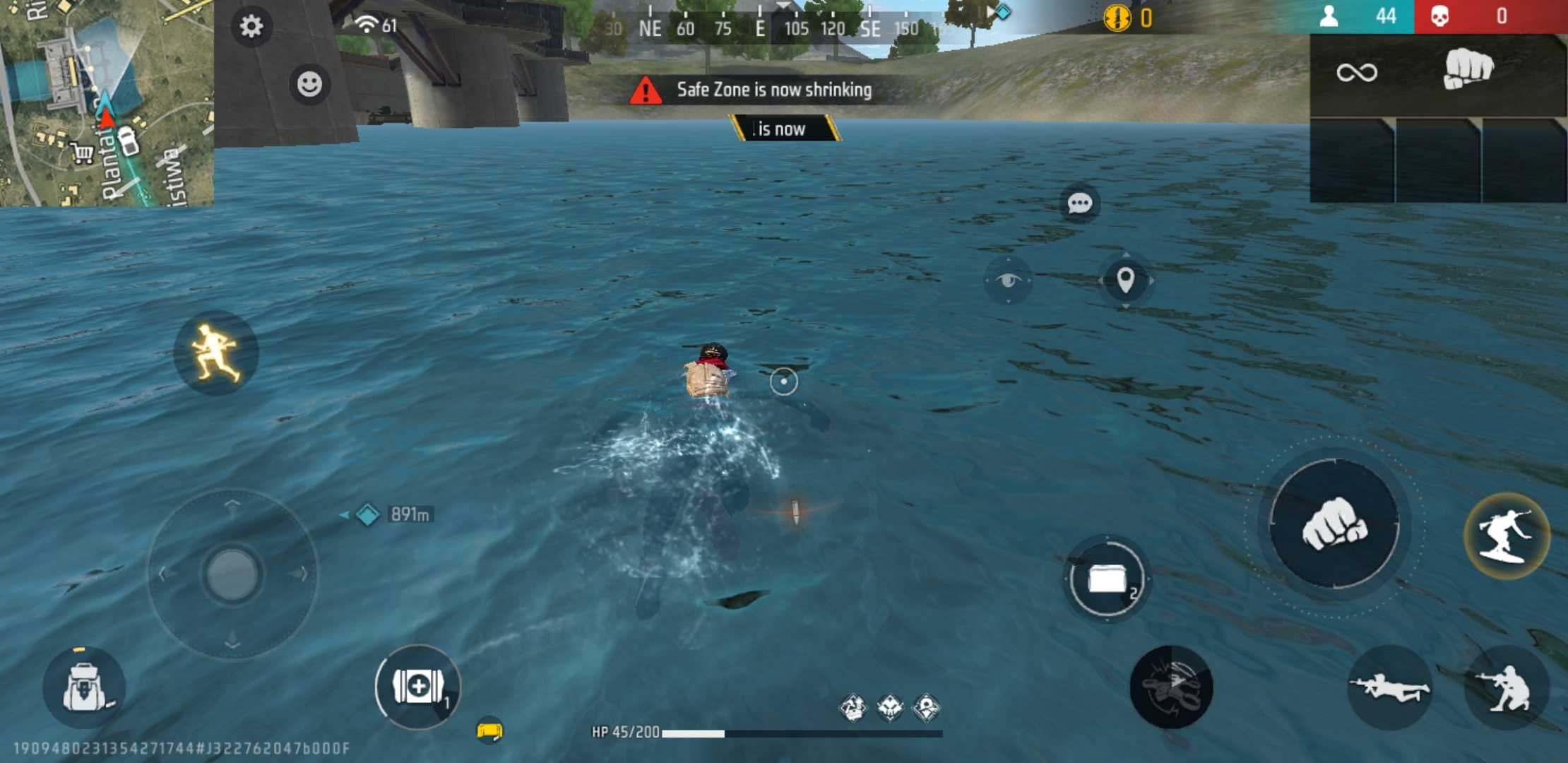Viewport: 1568px width, 763px height.
Task: Tap the Safe Zone shrinking warning banner
Action: (x=775, y=90)
